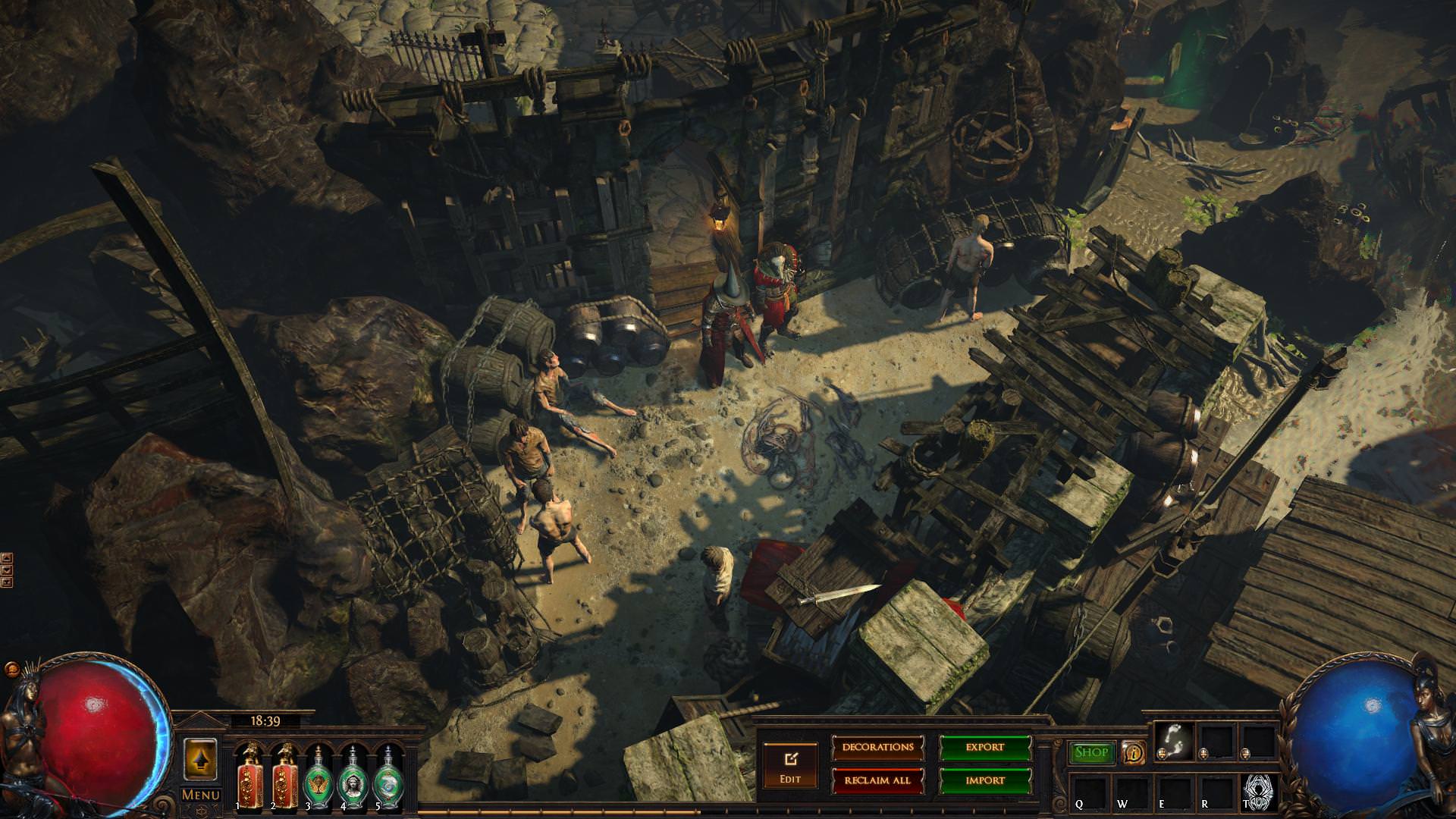Open the green Shop button
1456x819 pixels.
coord(1092,752)
